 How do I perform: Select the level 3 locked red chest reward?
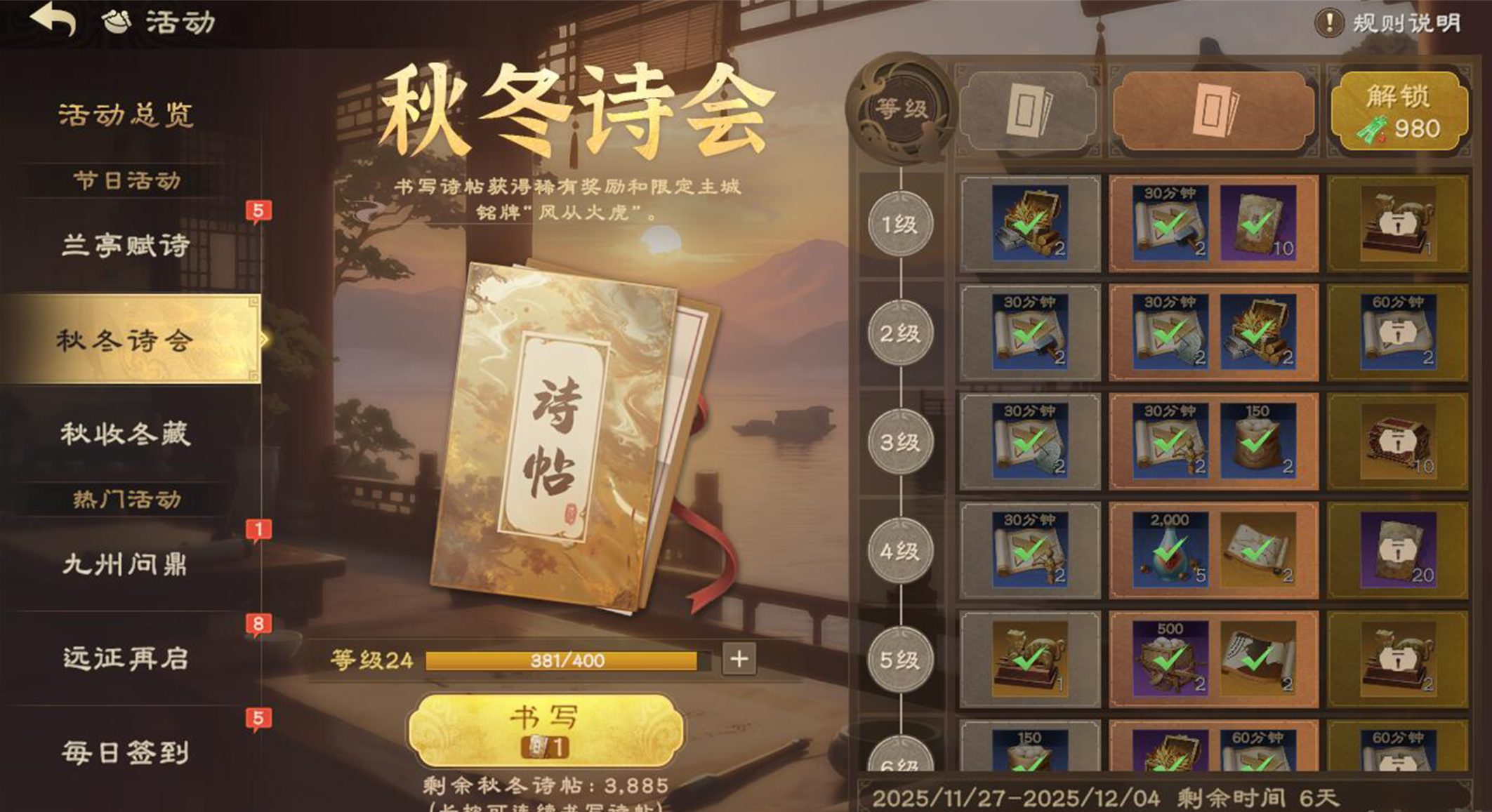pos(1397,442)
